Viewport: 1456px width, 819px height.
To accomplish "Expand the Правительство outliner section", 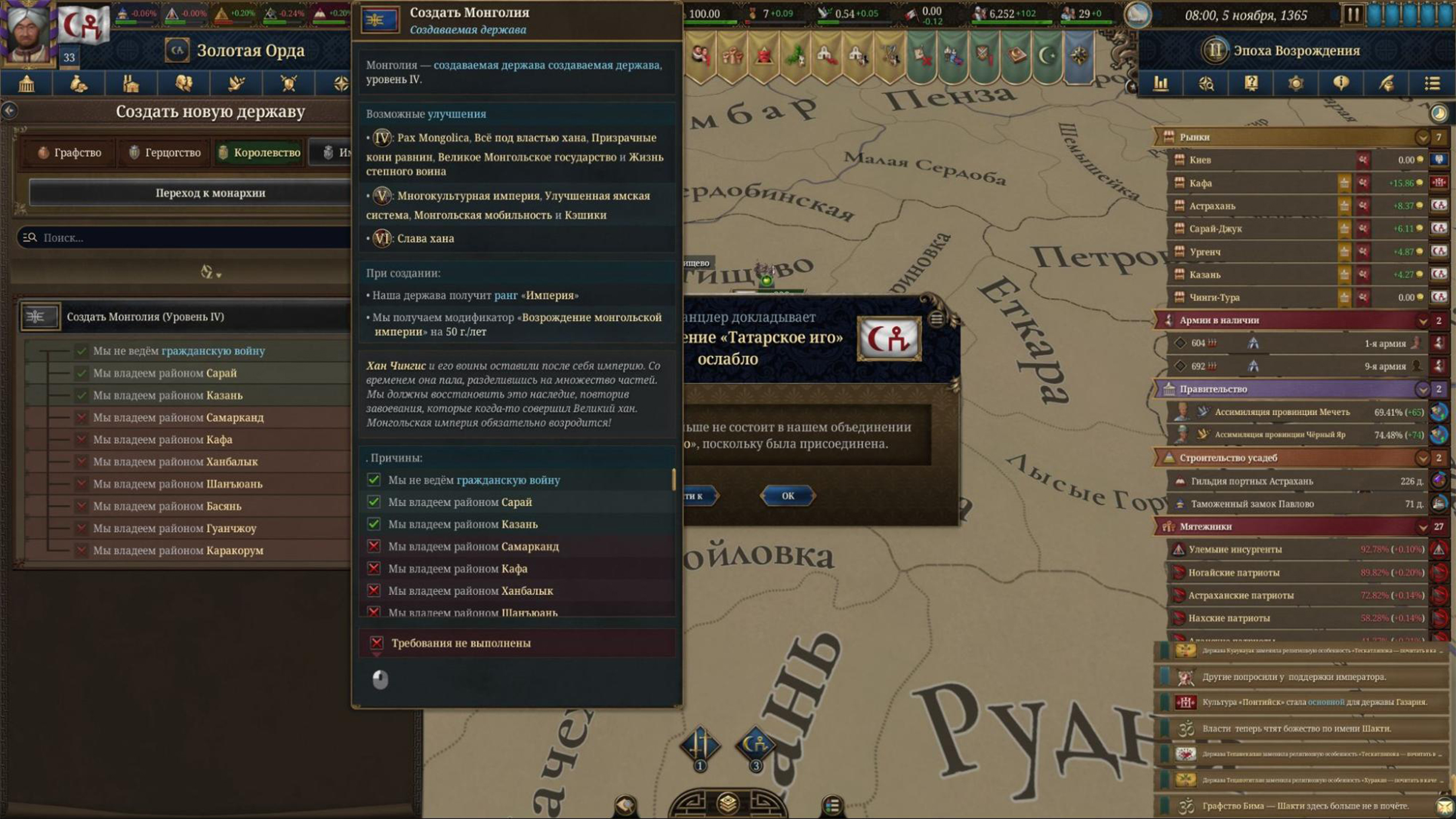I will 1422,389.
